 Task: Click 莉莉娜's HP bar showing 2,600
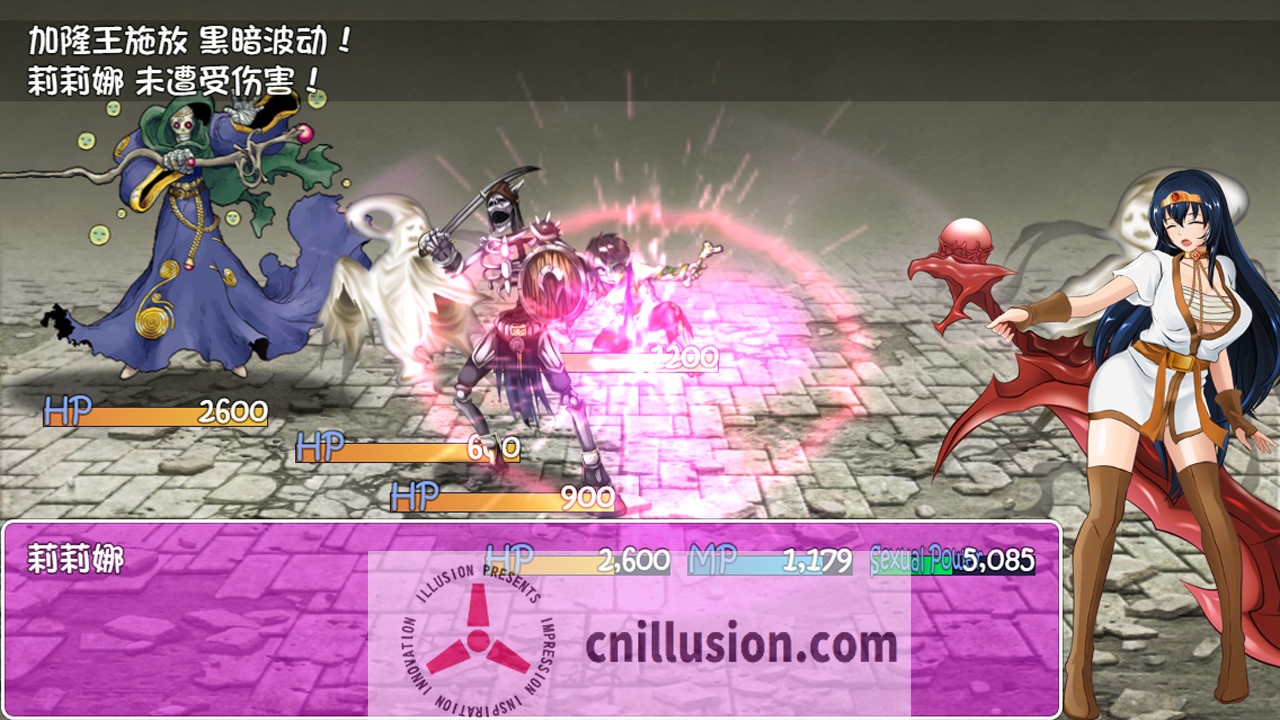click(x=570, y=561)
